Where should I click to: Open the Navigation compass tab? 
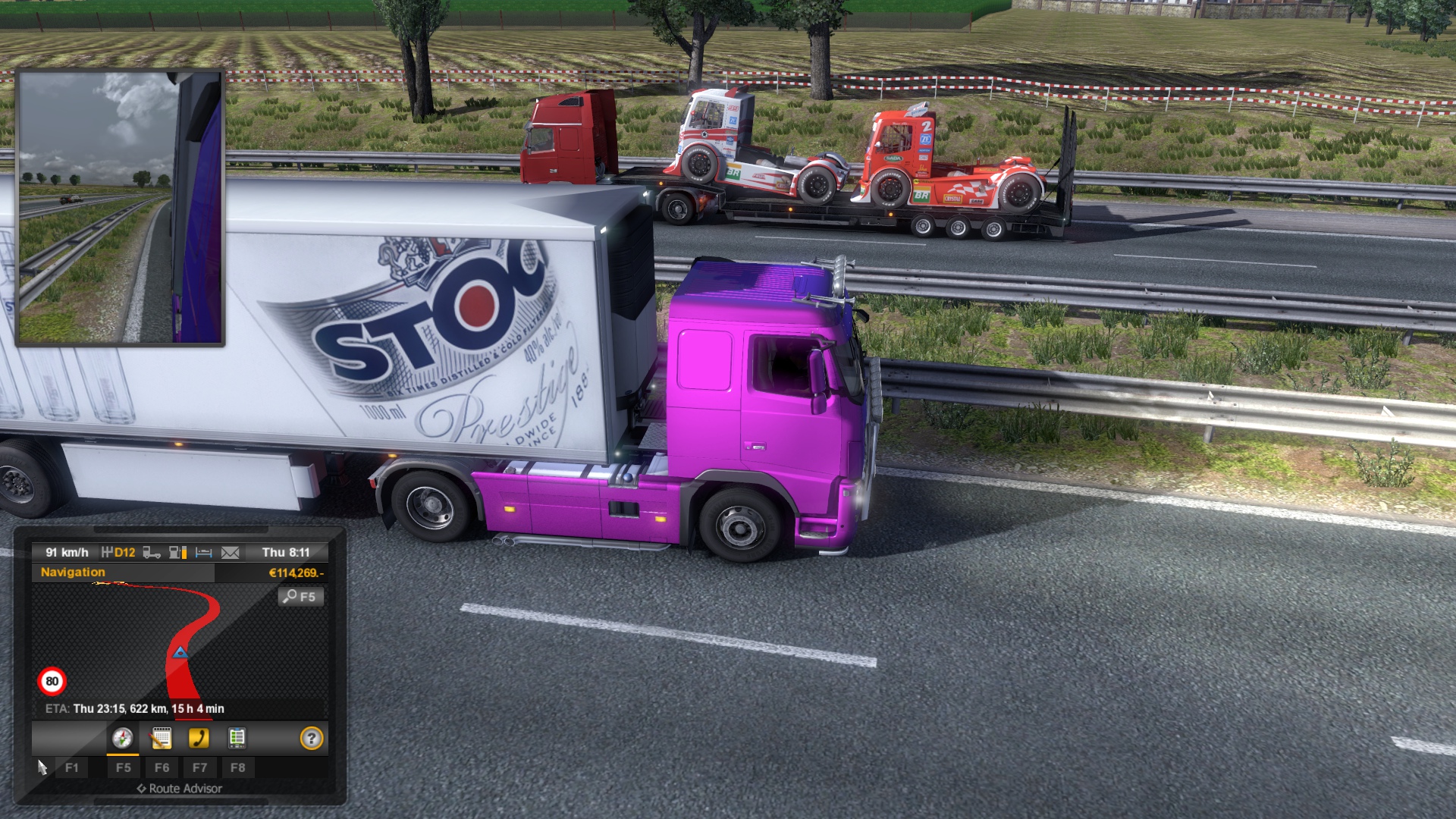(x=122, y=738)
